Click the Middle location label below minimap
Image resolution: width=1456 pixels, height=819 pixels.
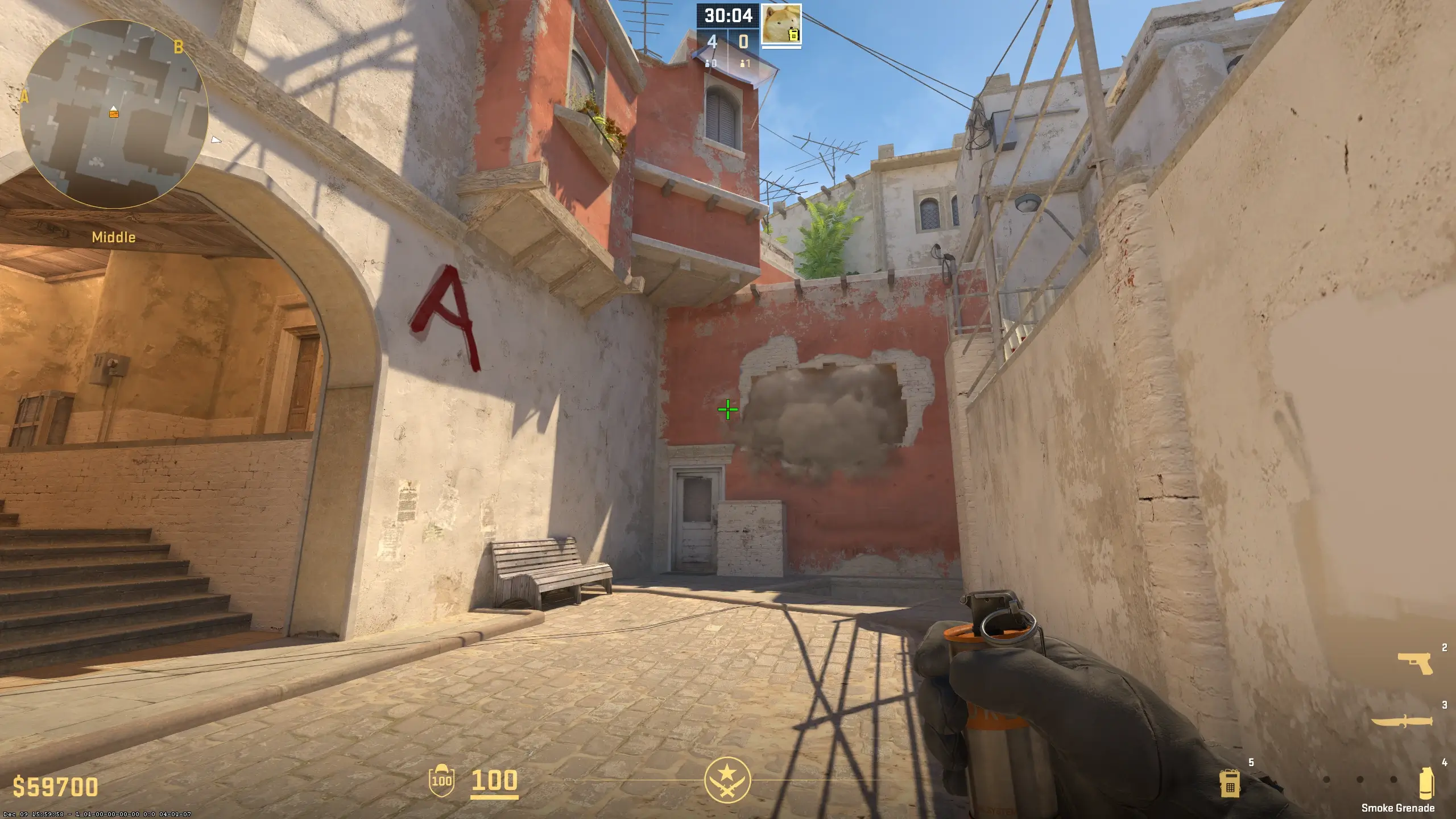[114, 238]
